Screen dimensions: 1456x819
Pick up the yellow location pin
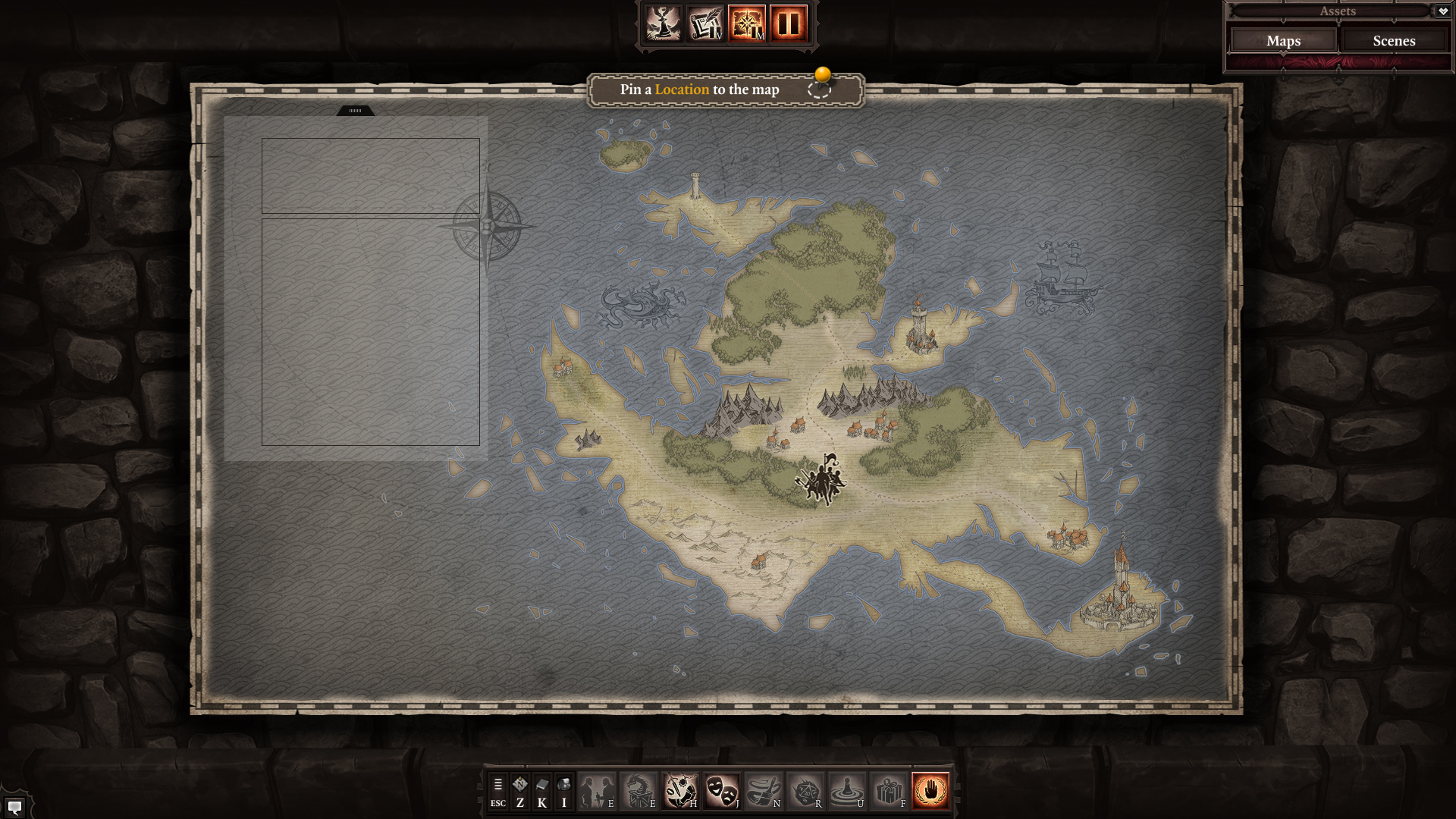pos(822,76)
